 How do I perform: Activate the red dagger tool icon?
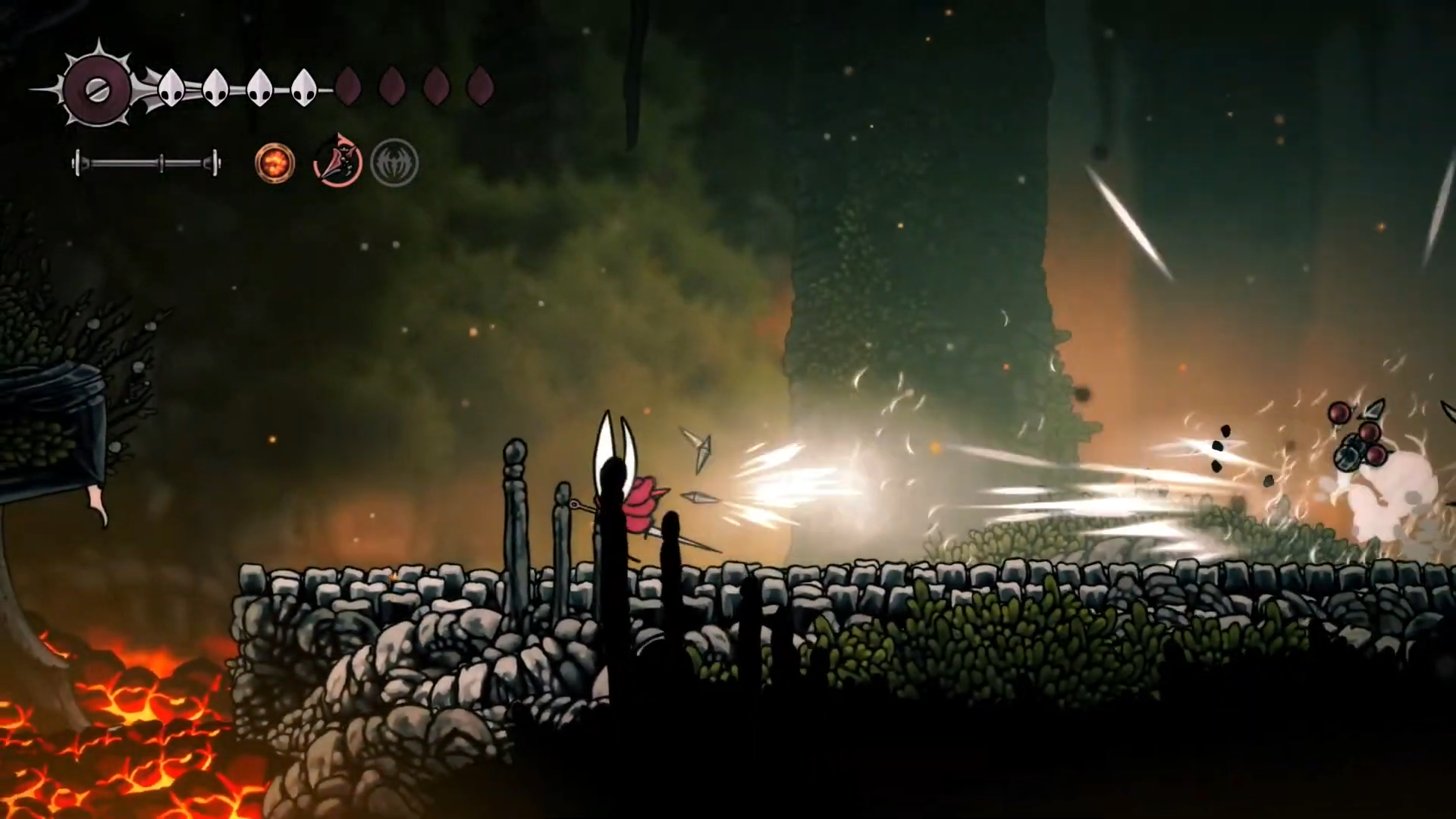(337, 161)
